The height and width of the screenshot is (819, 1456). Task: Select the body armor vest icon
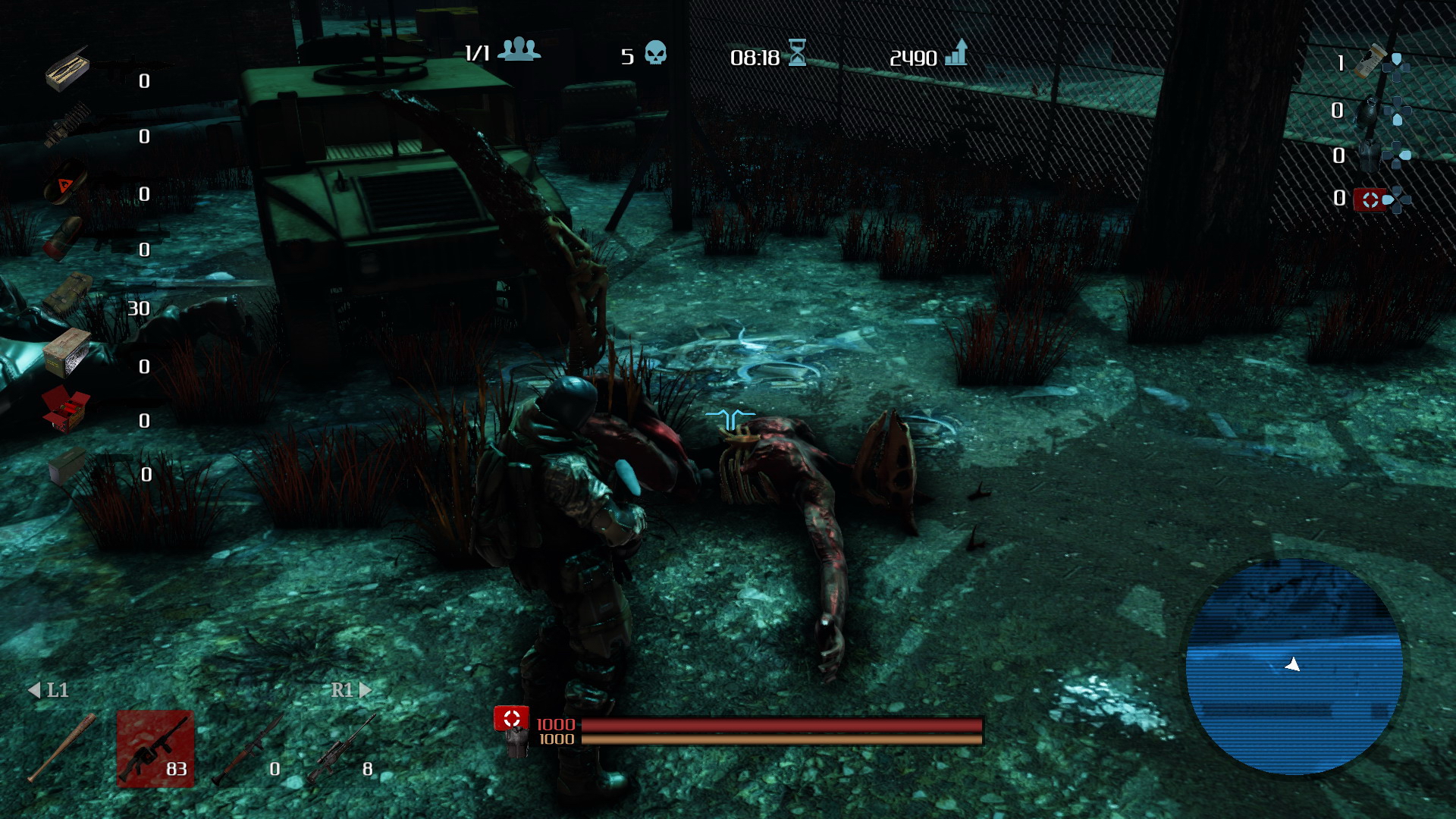click(1368, 155)
